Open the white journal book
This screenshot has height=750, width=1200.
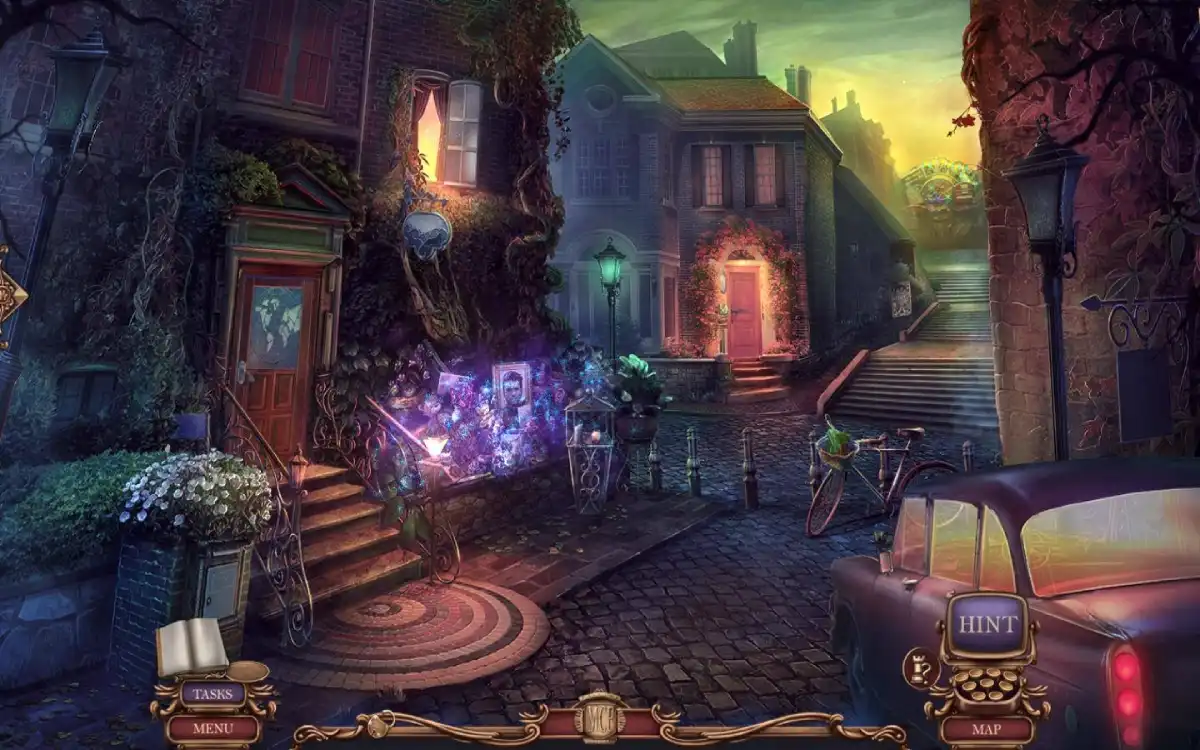191,647
